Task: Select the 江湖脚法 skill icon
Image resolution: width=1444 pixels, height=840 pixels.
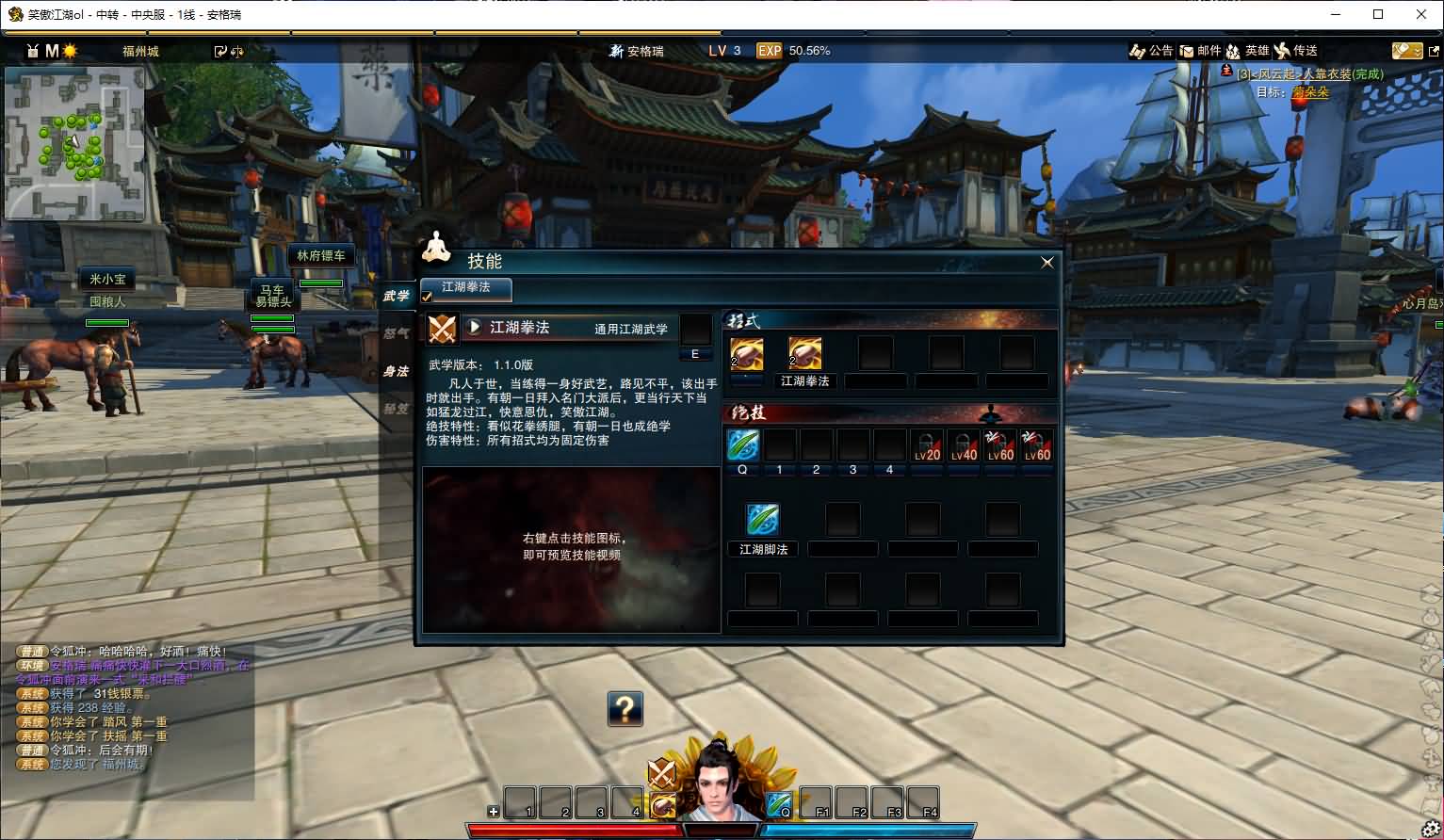Action: pyautogui.click(x=762, y=518)
